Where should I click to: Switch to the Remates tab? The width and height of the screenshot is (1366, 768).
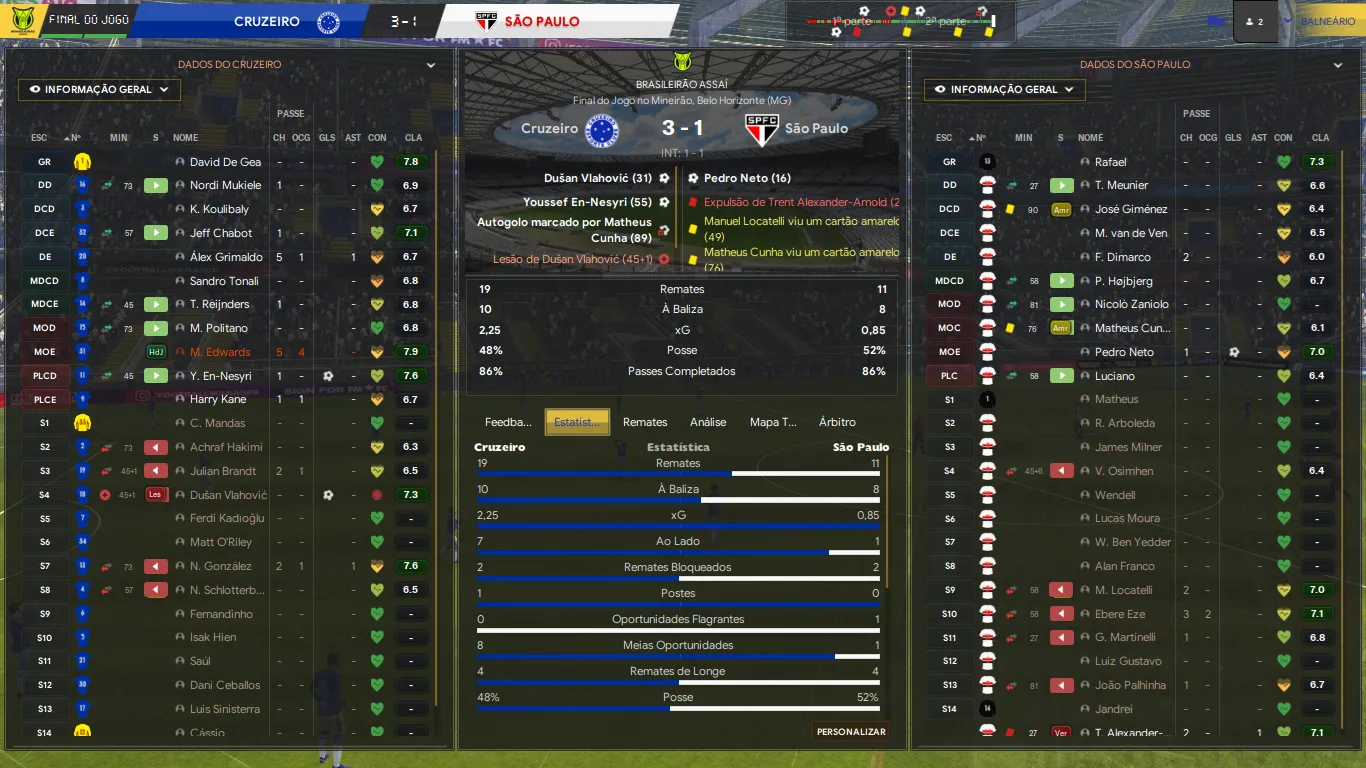point(645,422)
